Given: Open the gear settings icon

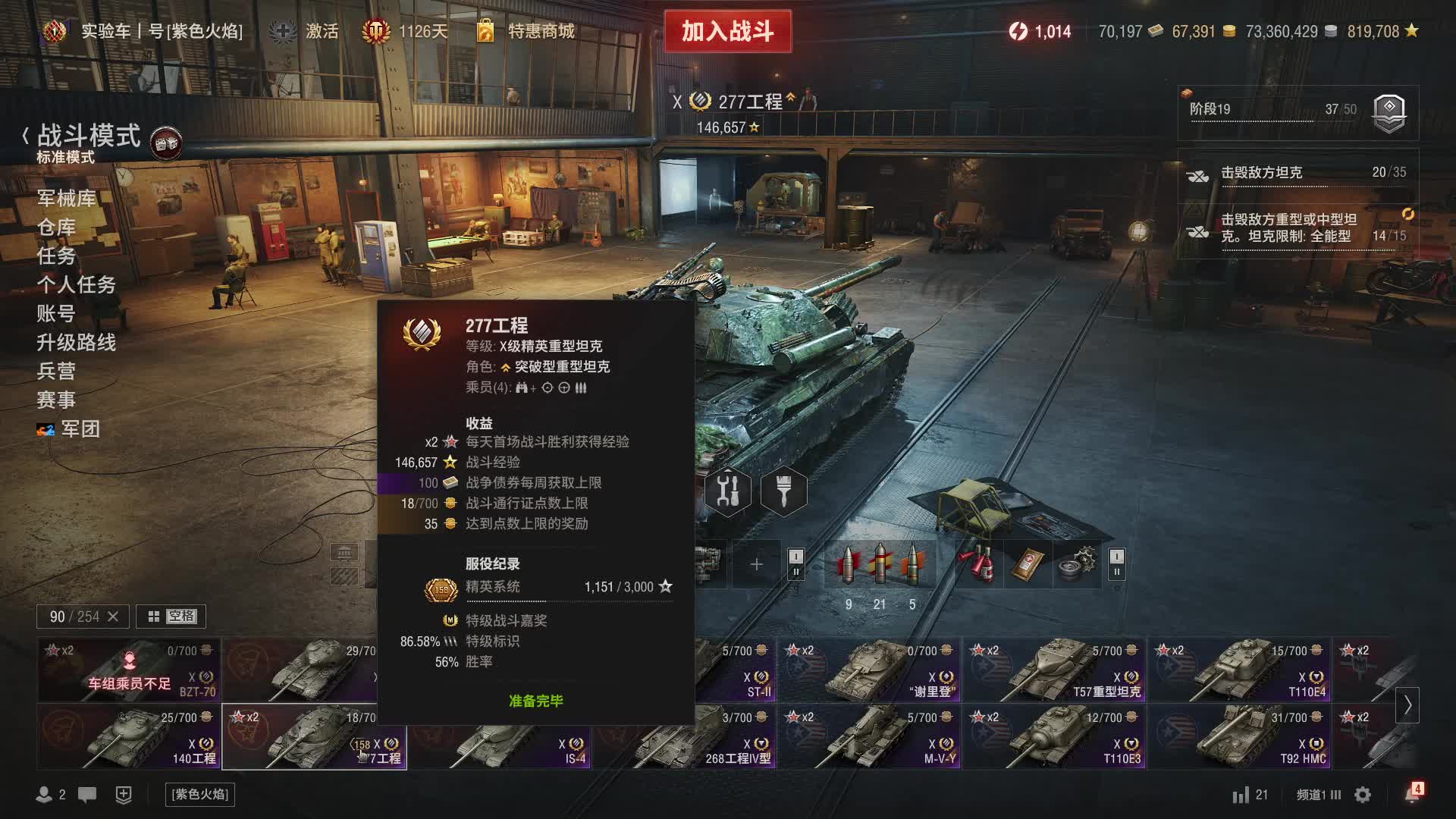Looking at the screenshot, I should (1363, 795).
